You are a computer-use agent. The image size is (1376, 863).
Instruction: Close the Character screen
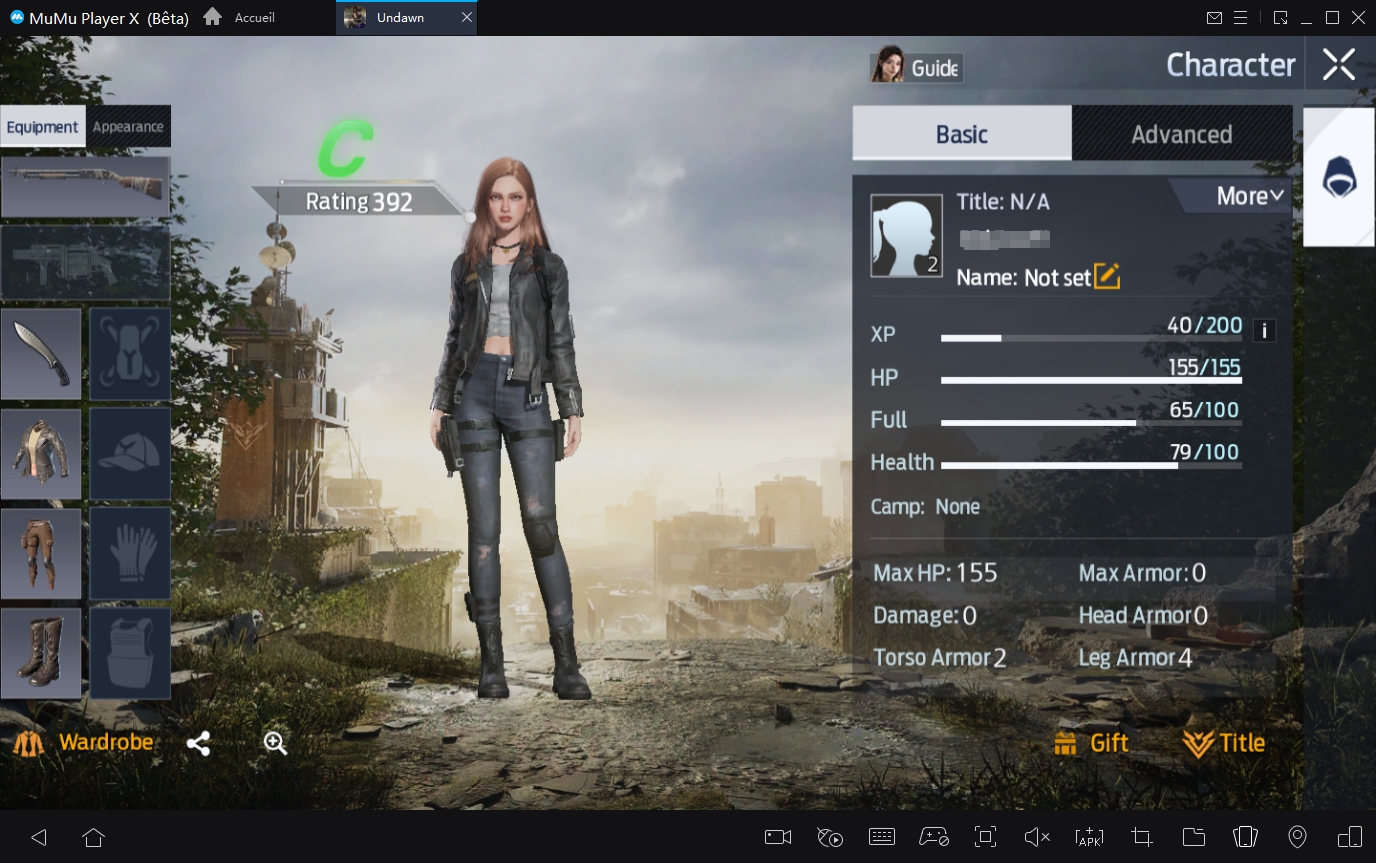(x=1338, y=65)
